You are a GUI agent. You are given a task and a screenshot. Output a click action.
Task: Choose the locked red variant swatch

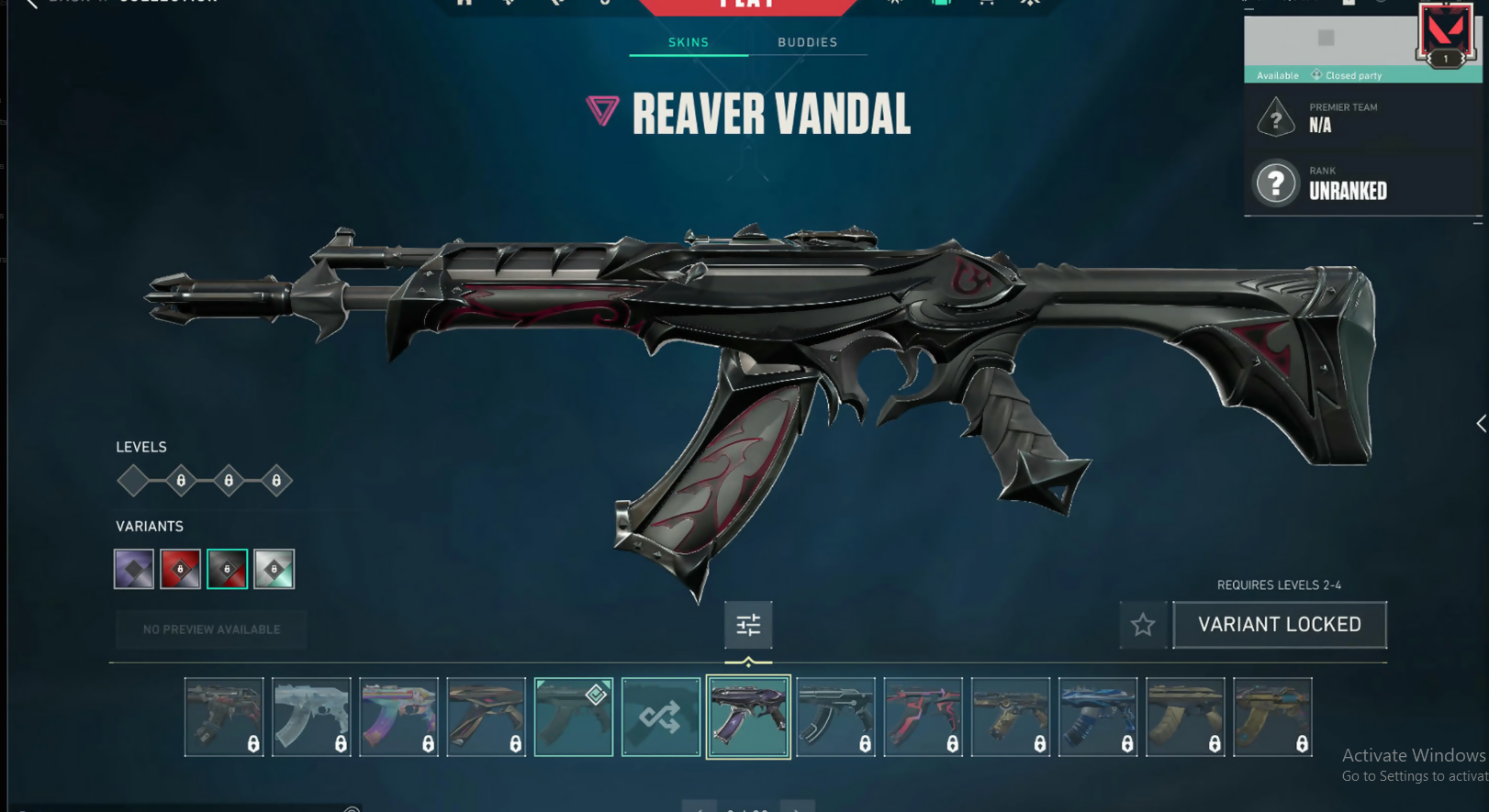tap(181, 569)
